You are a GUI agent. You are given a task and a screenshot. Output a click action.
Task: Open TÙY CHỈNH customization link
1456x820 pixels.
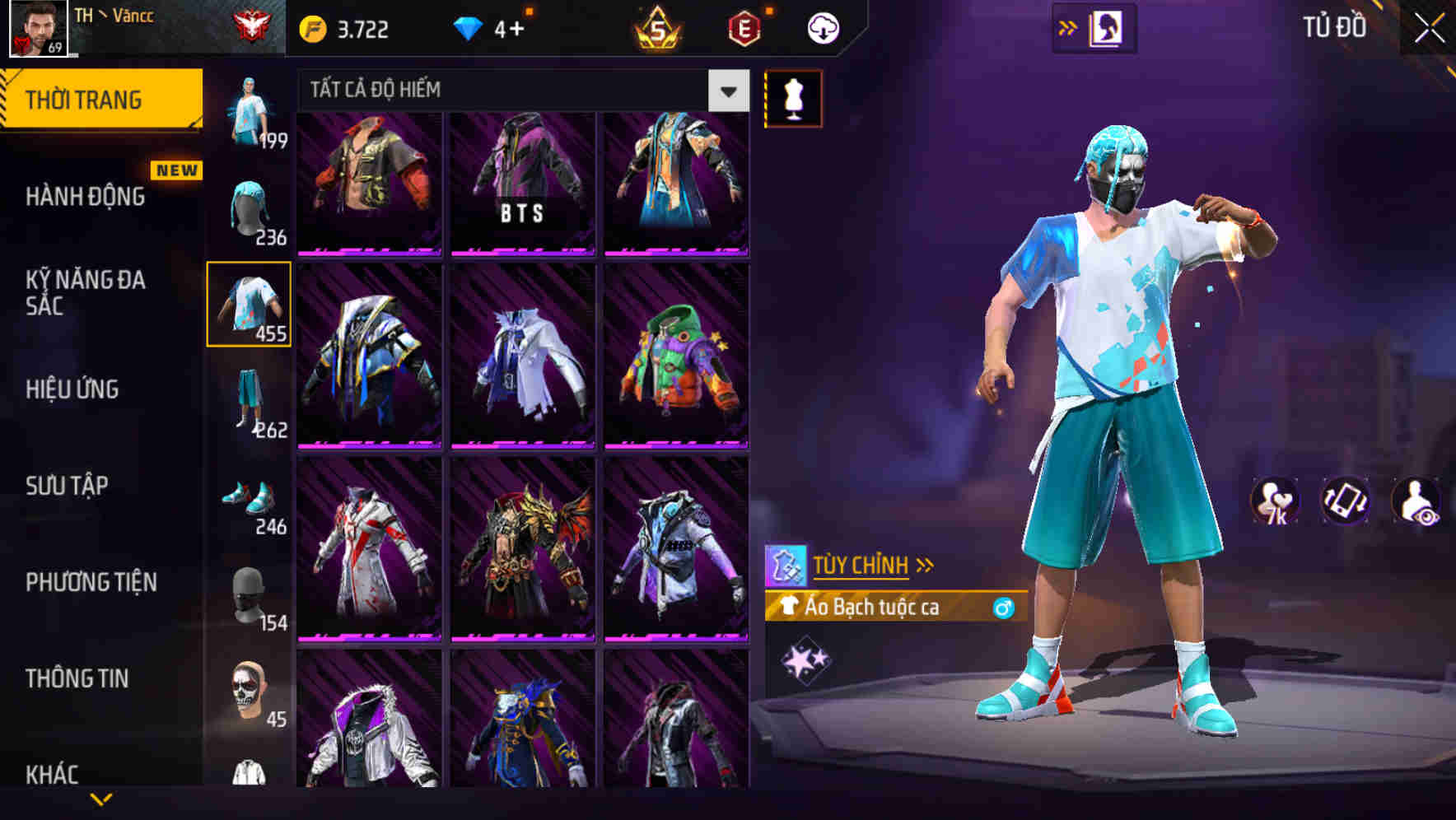click(861, 565)
